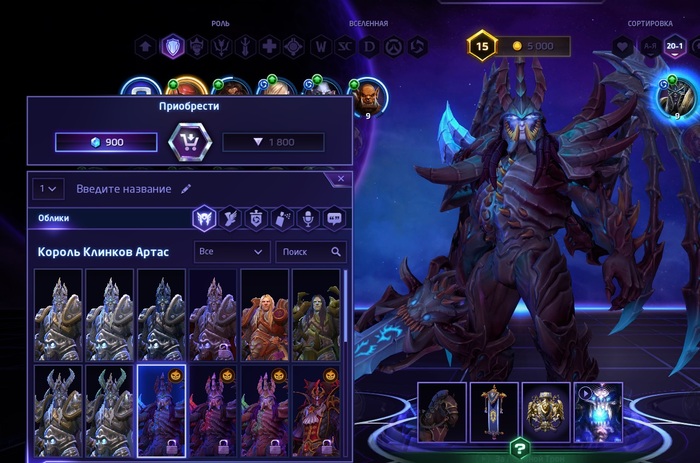Click the shopping cart purchase icon
This screenshot has height=463, width=700.
tap(189, 142)
